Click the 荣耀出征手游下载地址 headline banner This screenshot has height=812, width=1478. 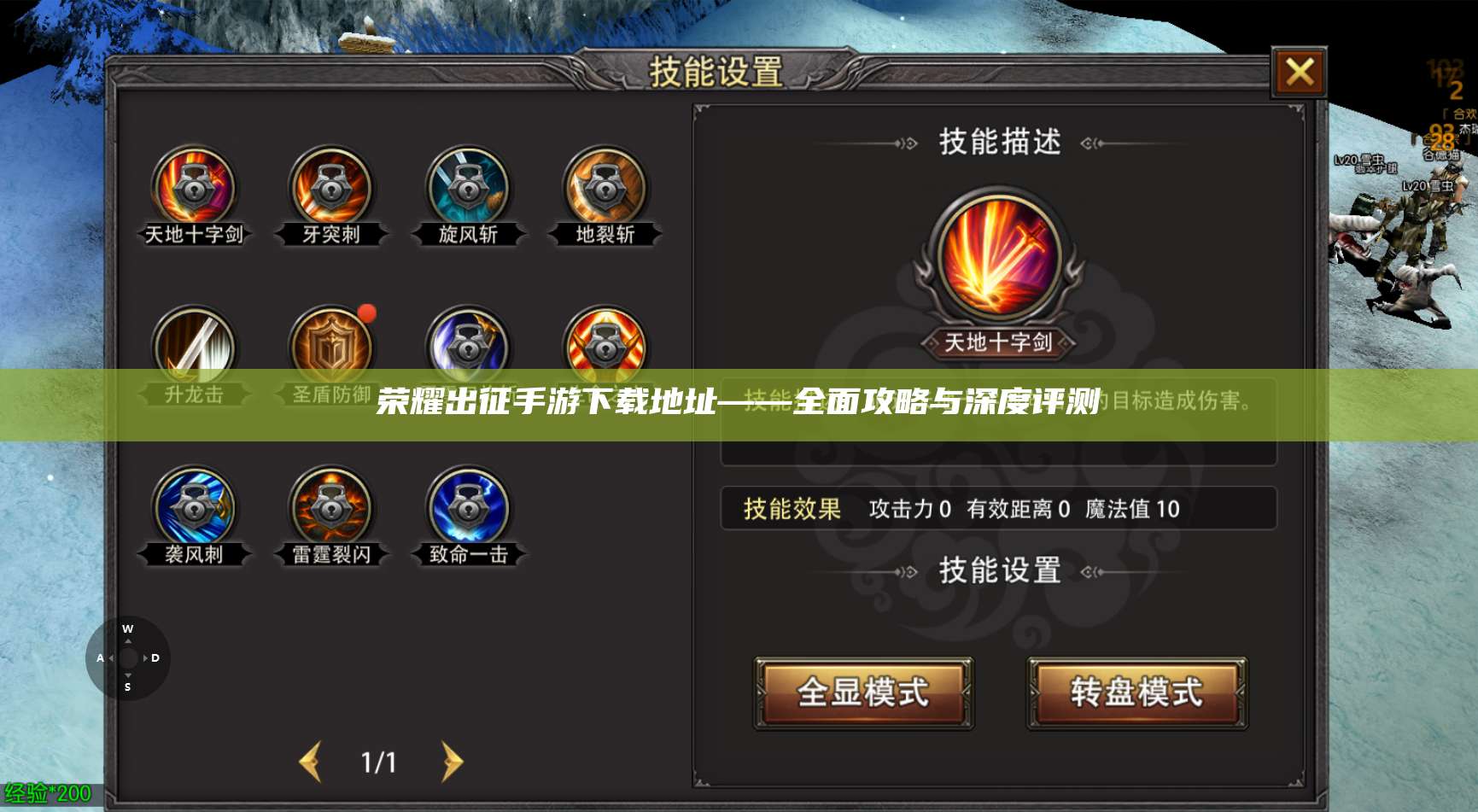pyautogui.click(x=739, y=406)
